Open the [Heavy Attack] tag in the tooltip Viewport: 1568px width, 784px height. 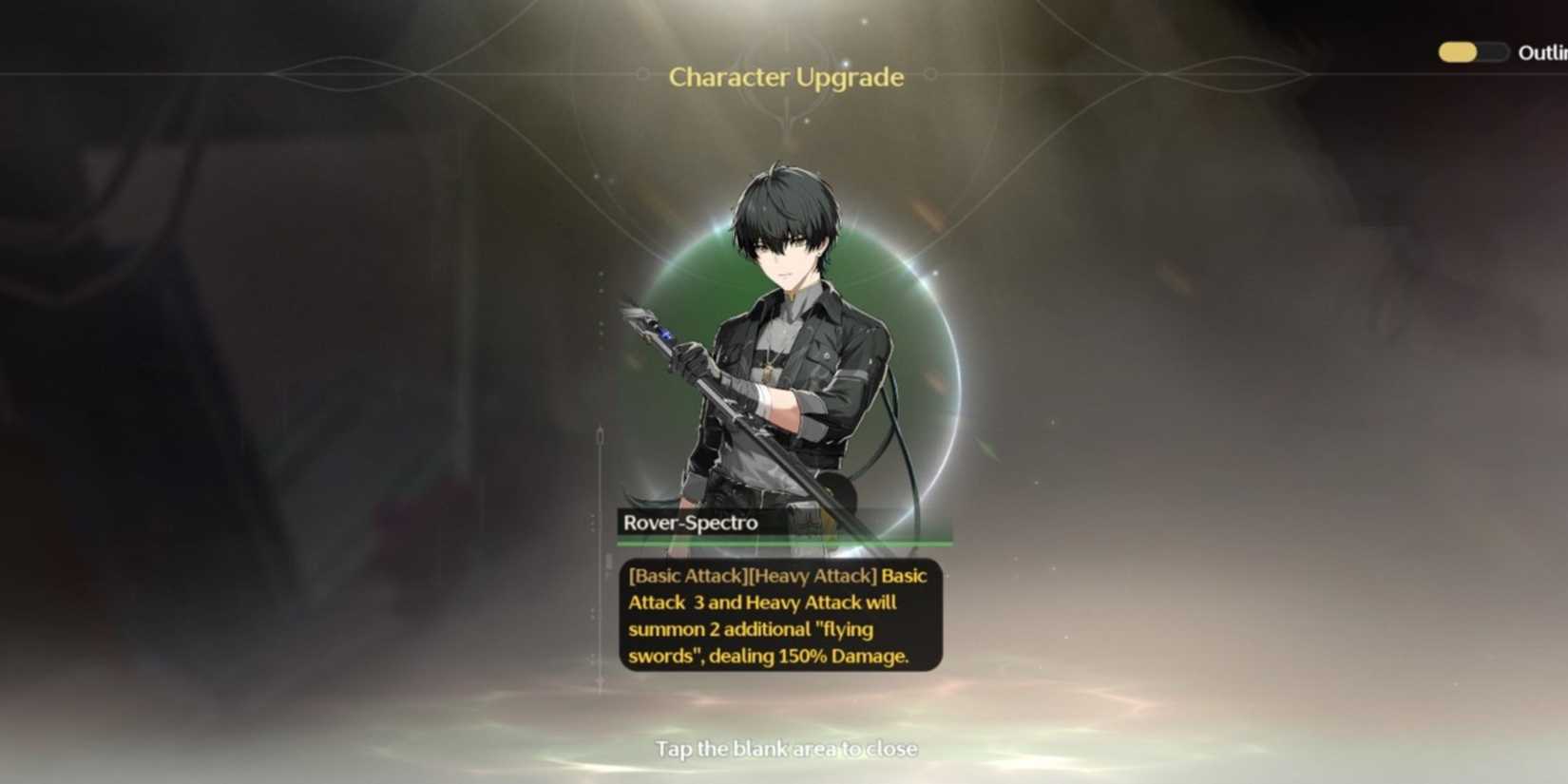tap(813, 576)
